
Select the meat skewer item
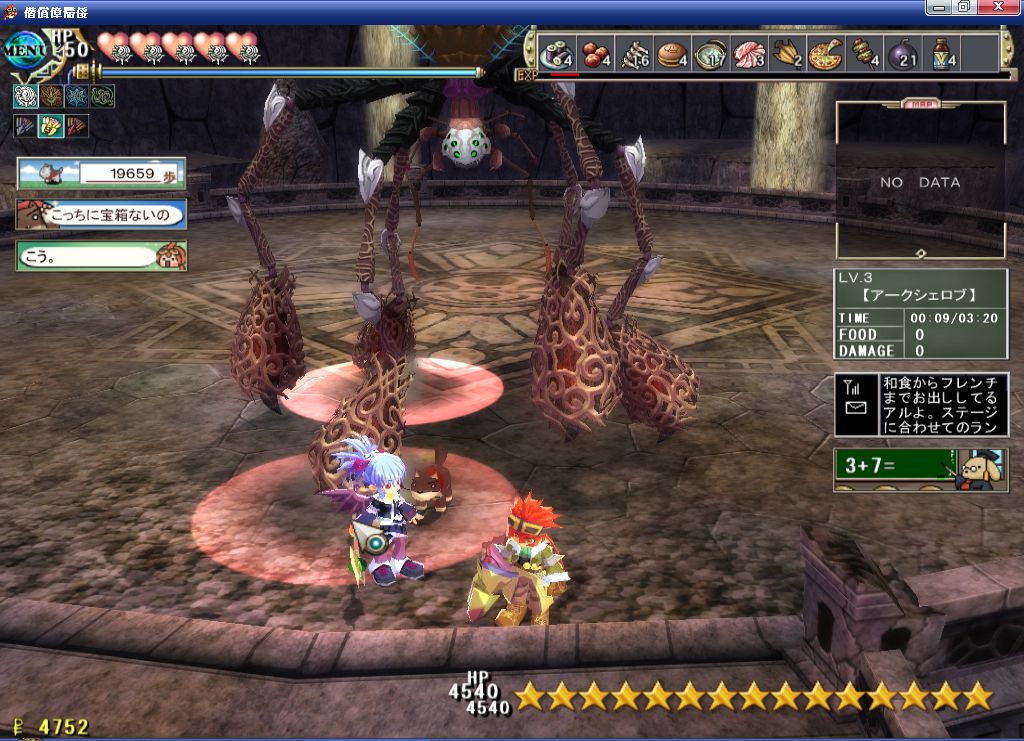point(863,52)
